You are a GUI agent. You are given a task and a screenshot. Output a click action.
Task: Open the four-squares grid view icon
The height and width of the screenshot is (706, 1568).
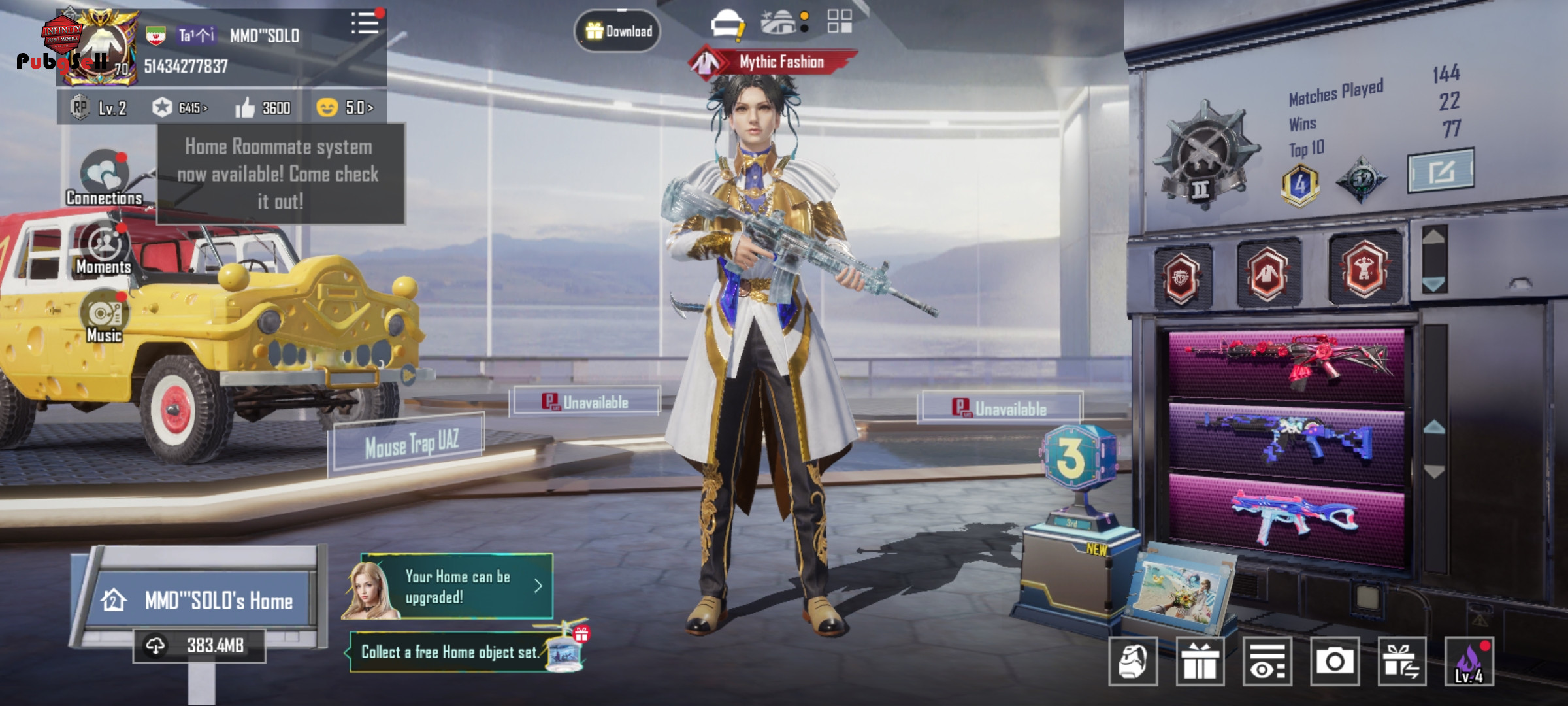pyautogui.click(x=840, y=22)
